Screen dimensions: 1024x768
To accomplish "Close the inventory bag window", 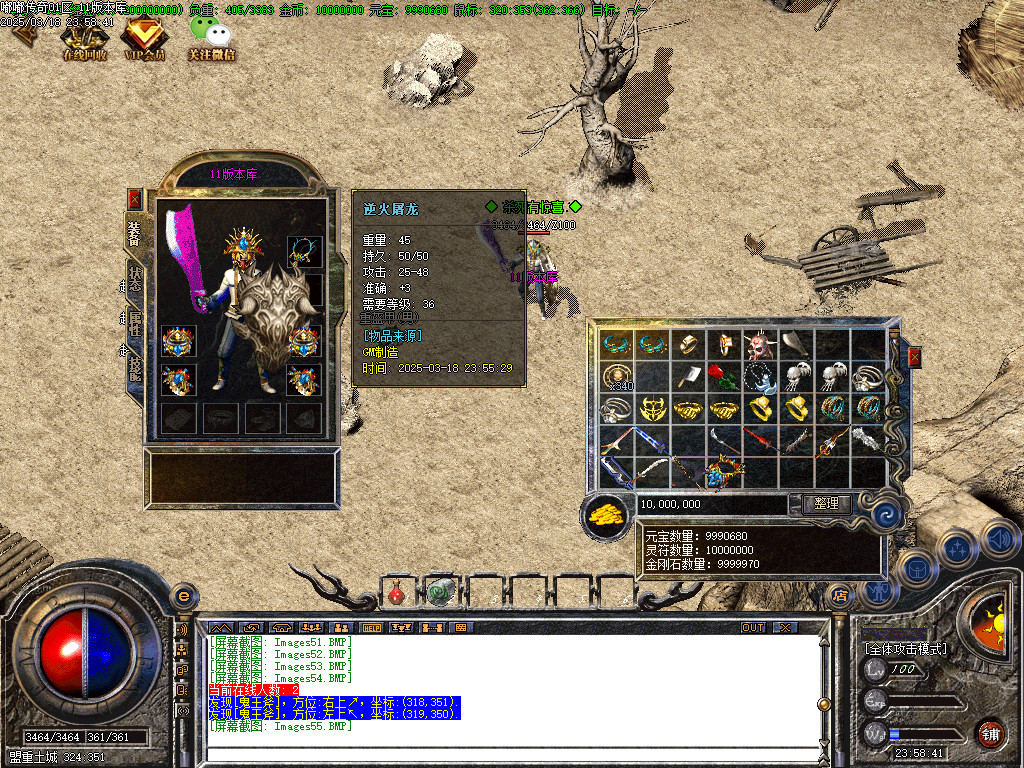I will tap(913, 357).
